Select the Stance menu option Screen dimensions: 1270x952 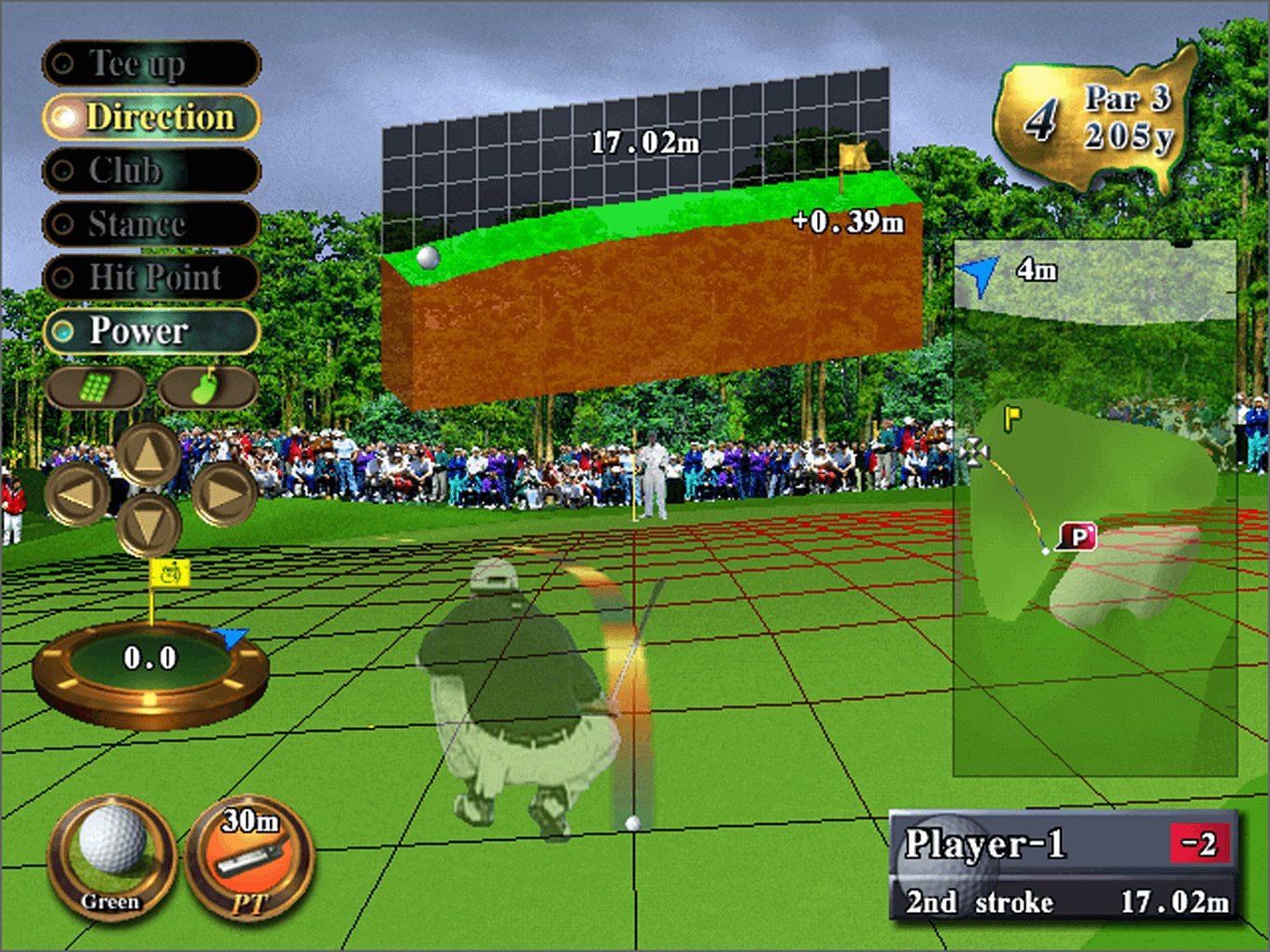pos(150,224)
